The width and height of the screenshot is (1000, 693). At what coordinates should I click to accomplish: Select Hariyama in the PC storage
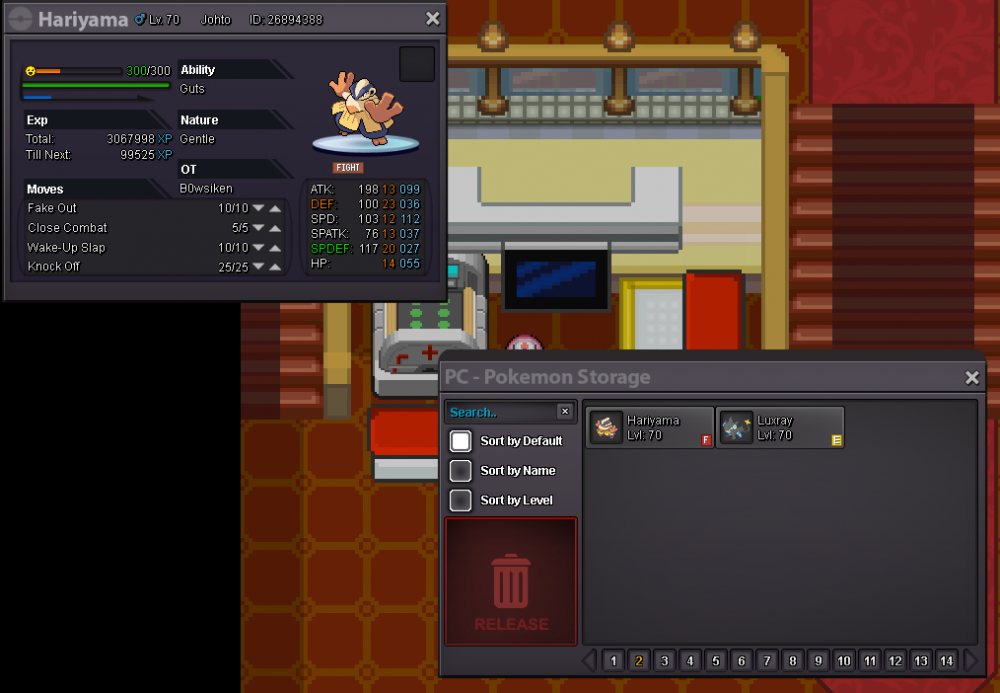[x=650, y=428]
